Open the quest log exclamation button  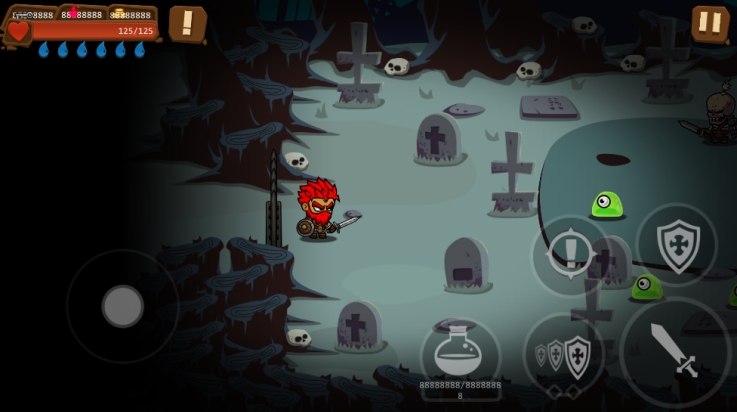187,23
